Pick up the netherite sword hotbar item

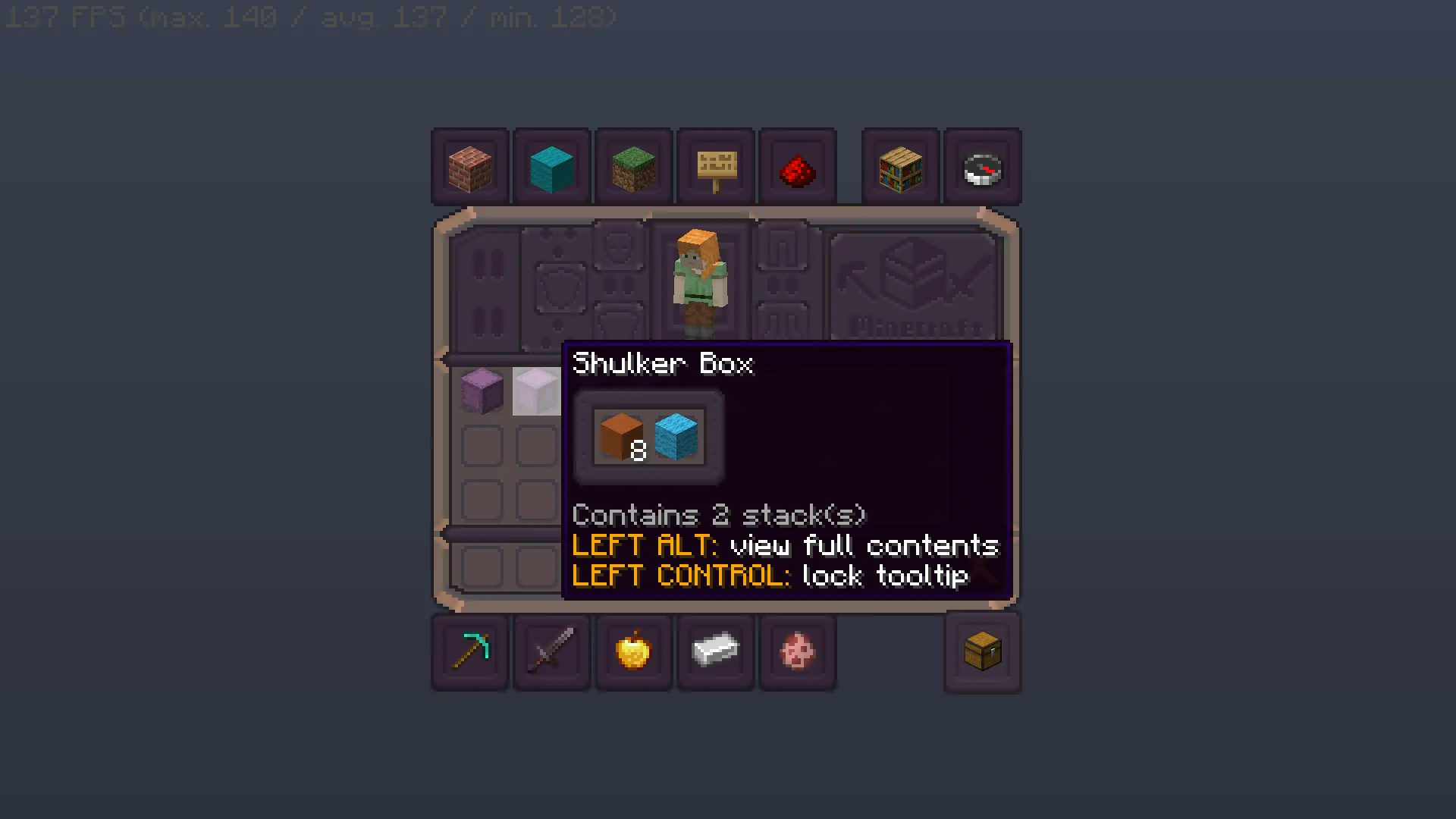click(x=551, y=651)
